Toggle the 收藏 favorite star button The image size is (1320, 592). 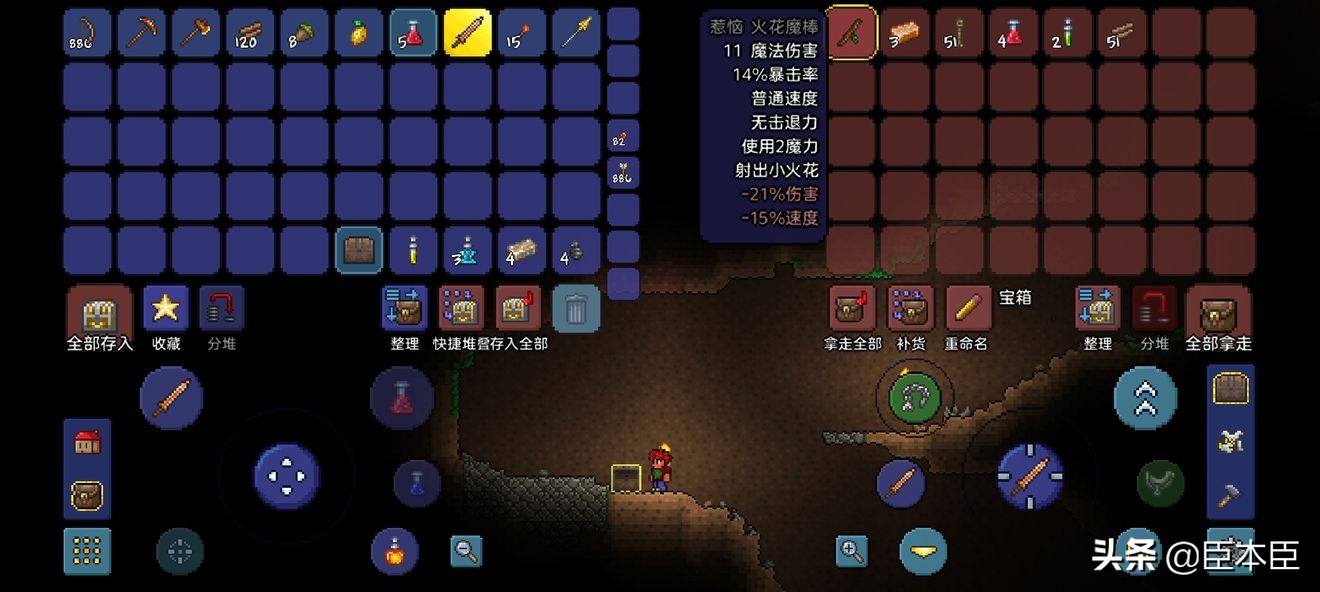[x=165, y=308]
